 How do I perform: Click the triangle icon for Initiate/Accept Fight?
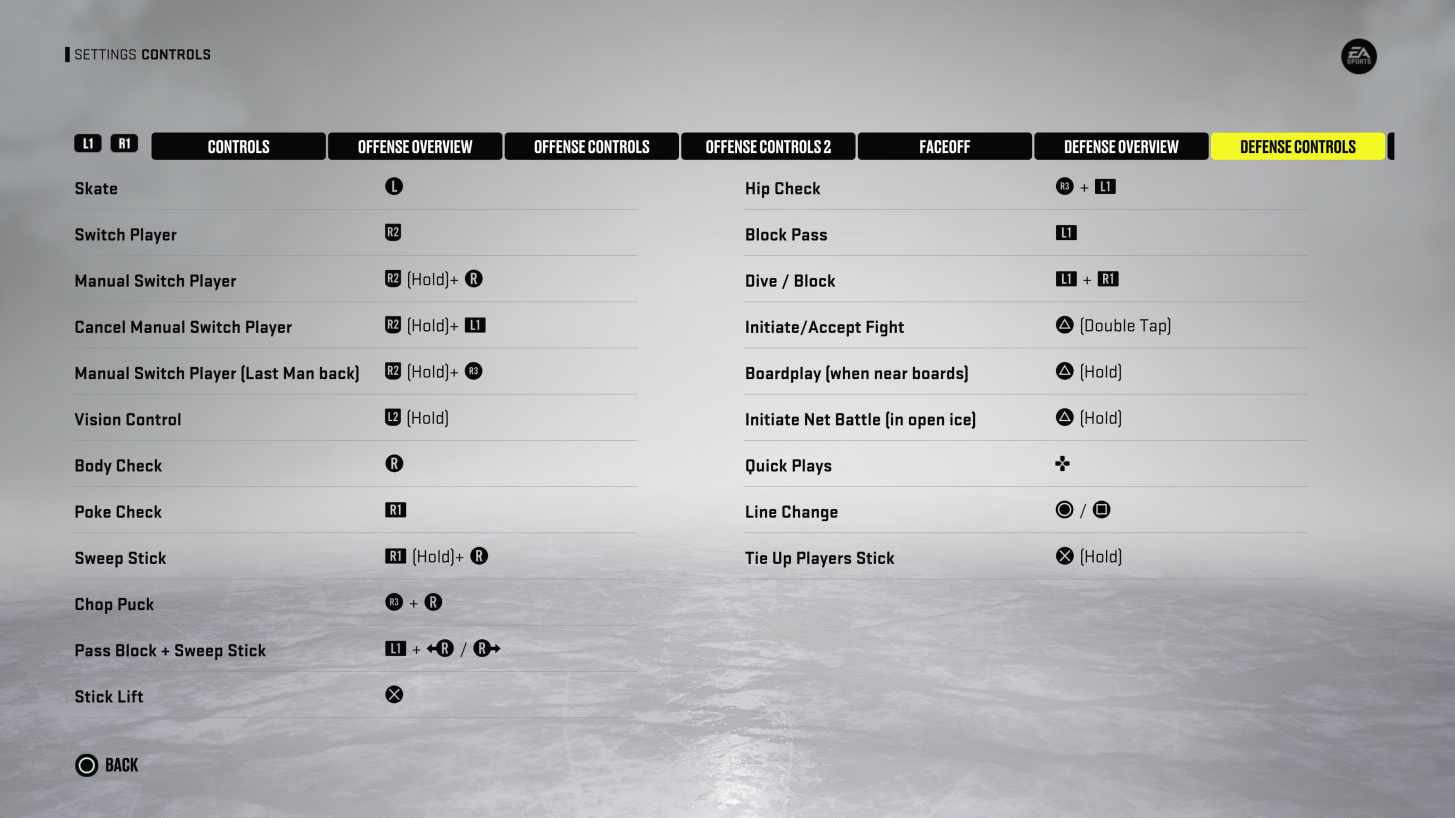click(1064, 325)
